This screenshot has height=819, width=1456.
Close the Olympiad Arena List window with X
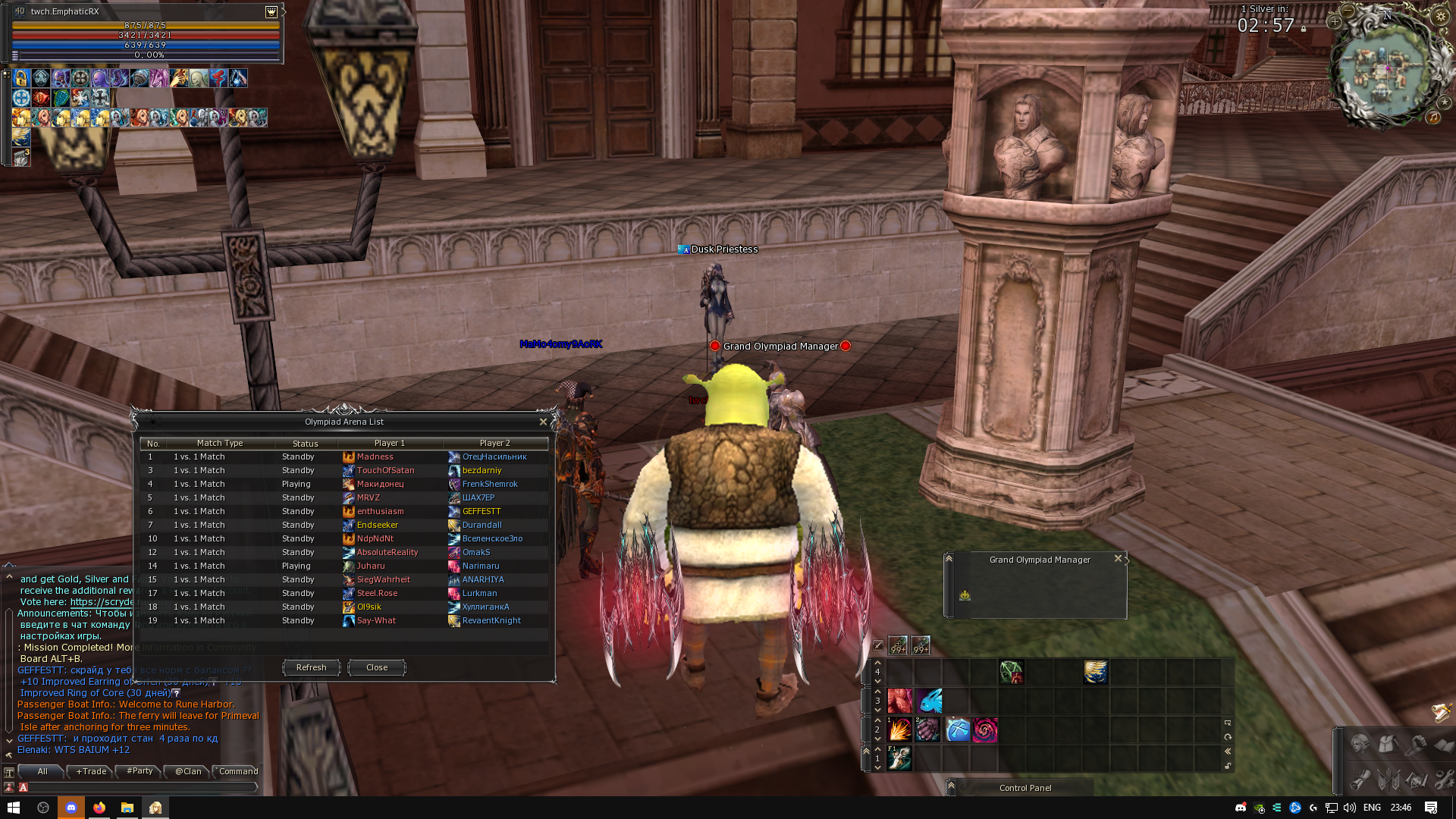[543, 422]
